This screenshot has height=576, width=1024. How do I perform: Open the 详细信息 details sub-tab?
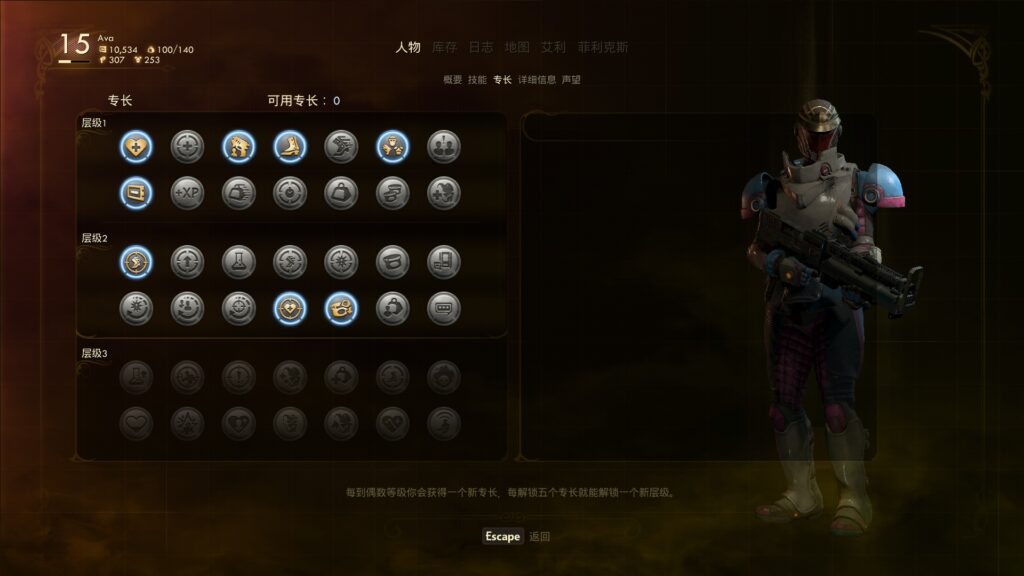coord(536,79)
